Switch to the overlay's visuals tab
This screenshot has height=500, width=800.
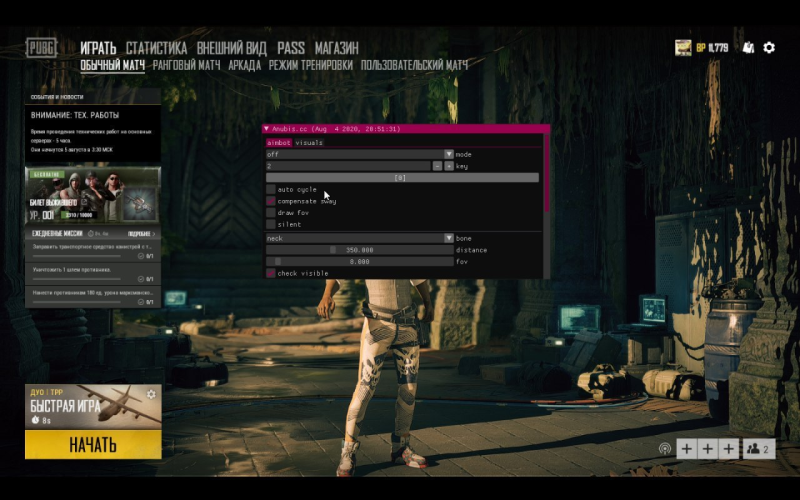pos(309,143)
